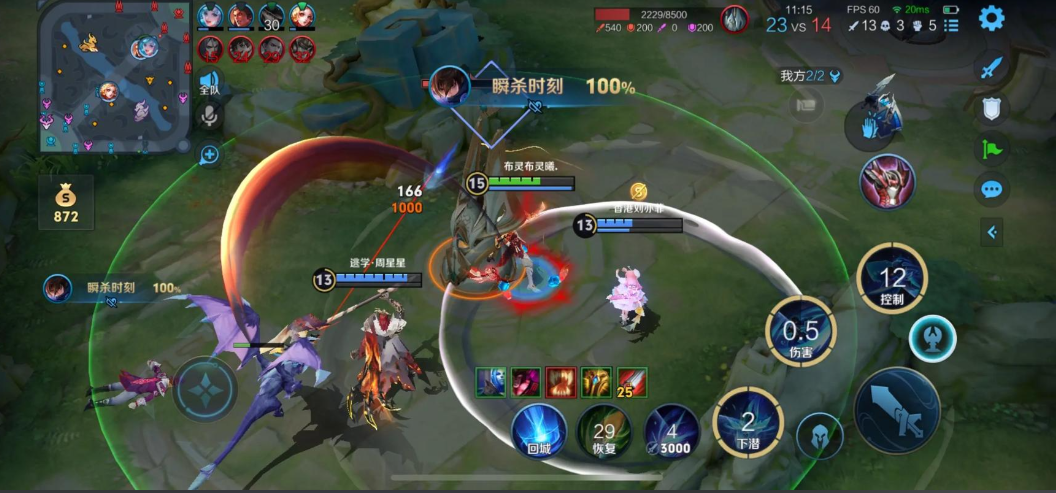
Task: Collapse the signal panel with the arrow
Action: click(991, 232)
